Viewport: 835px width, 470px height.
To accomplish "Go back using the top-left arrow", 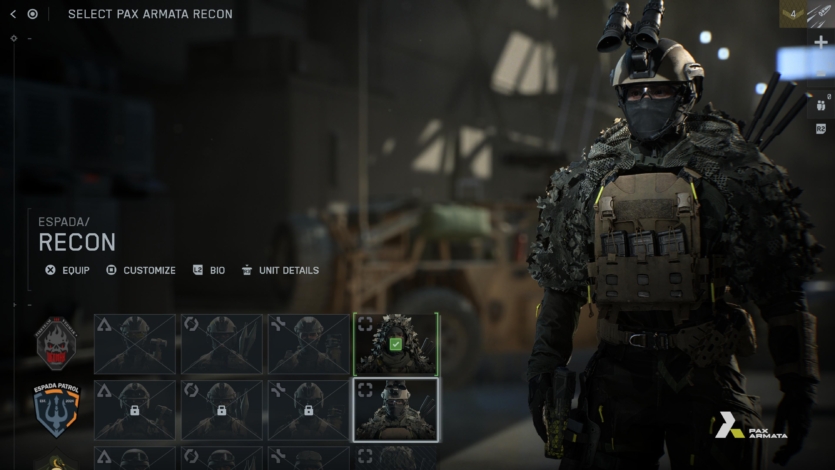I will click(12, 14).
